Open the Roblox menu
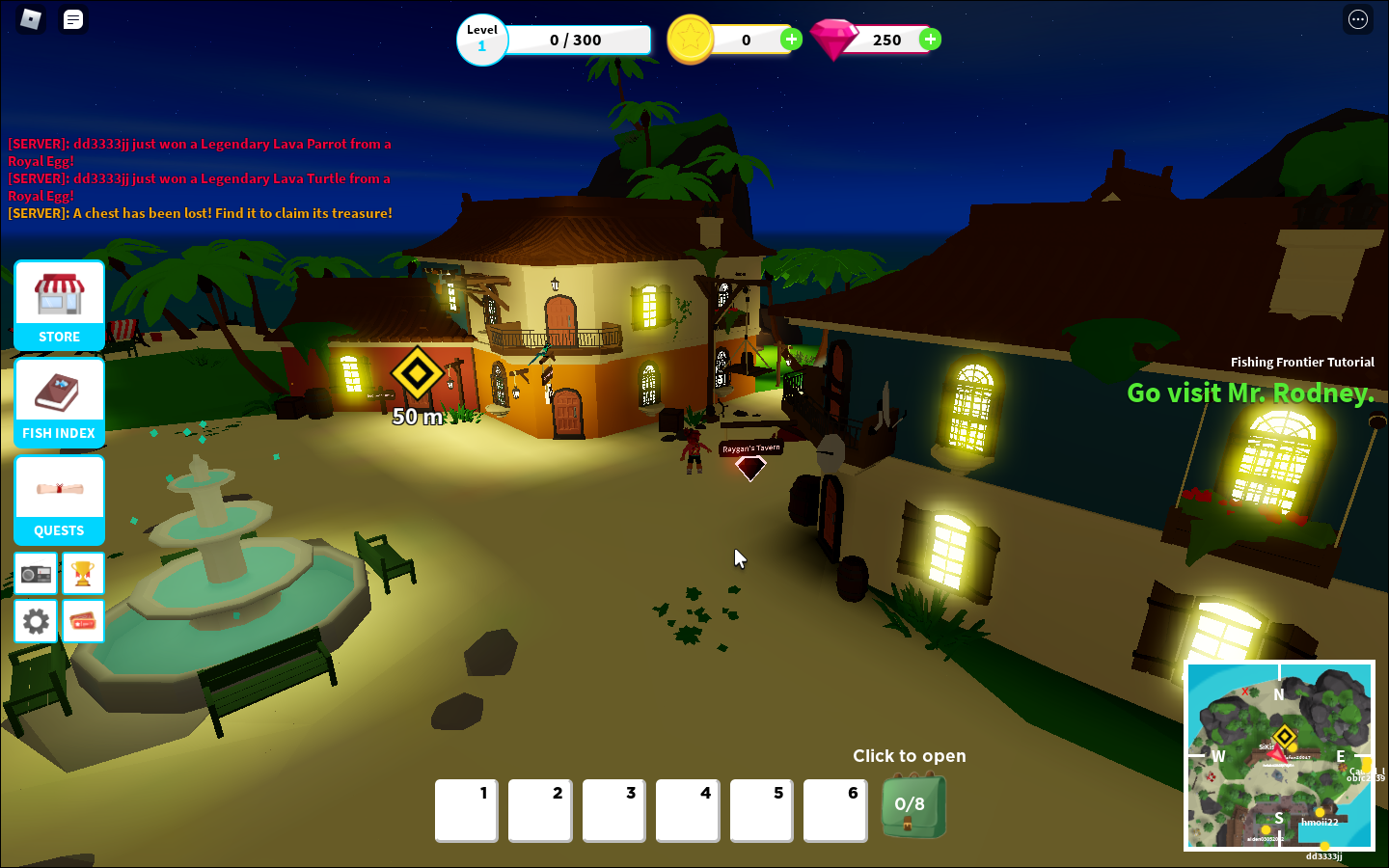 click(29, 19)
